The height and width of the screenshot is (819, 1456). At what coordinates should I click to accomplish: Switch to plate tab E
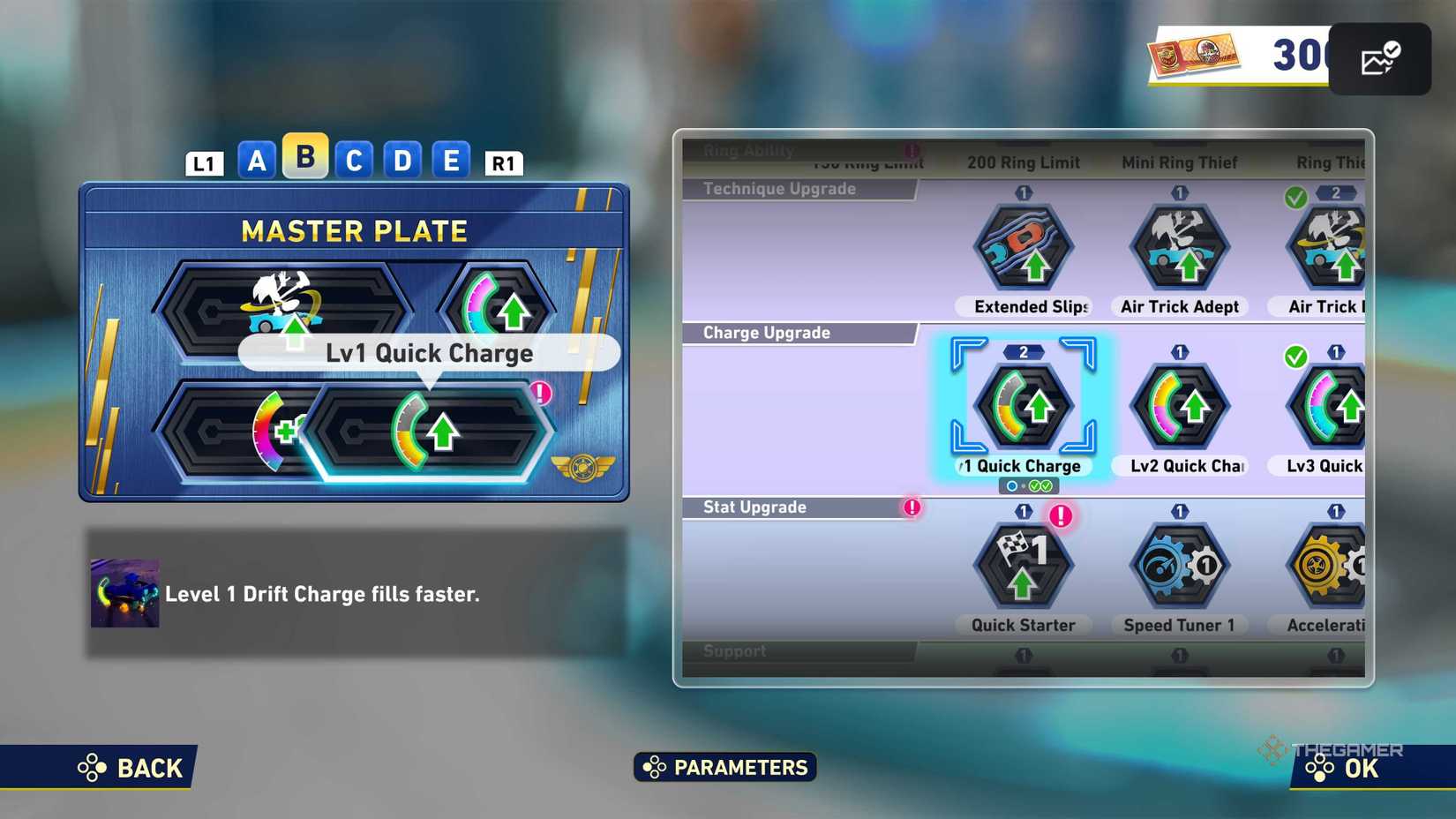pyautogui.click(x=452, y=161)
